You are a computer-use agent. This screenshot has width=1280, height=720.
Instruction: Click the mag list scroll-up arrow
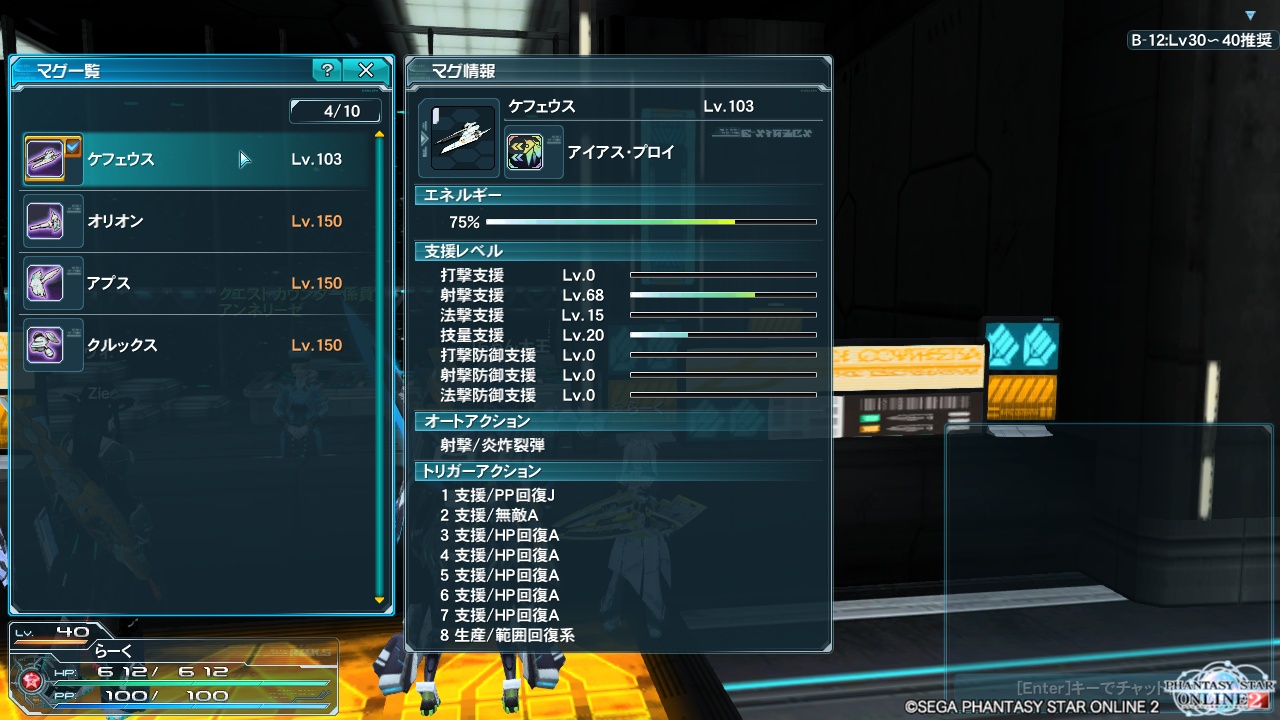click(x=379, y=134)
